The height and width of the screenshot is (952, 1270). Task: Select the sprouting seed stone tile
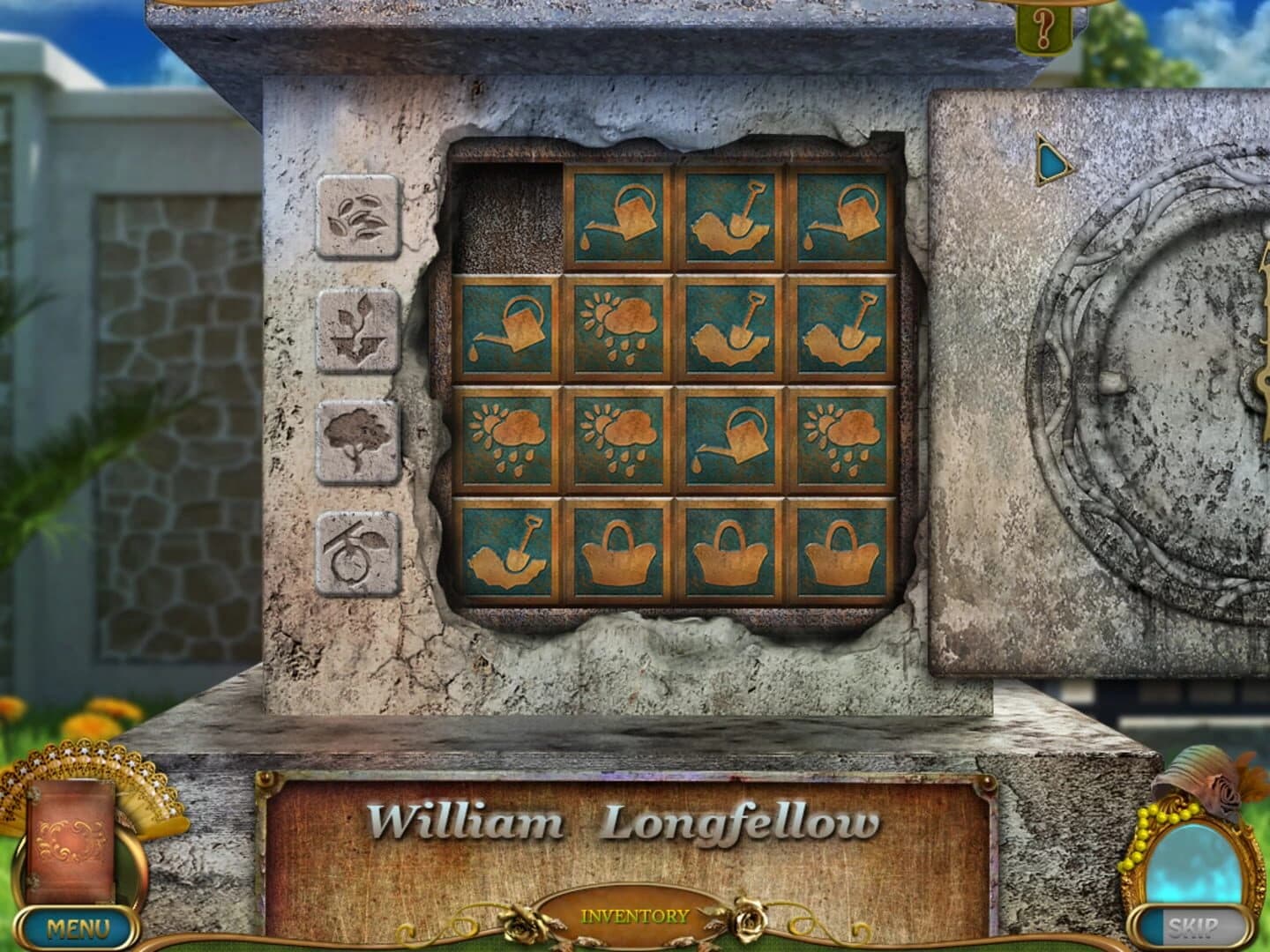[356, 331]
